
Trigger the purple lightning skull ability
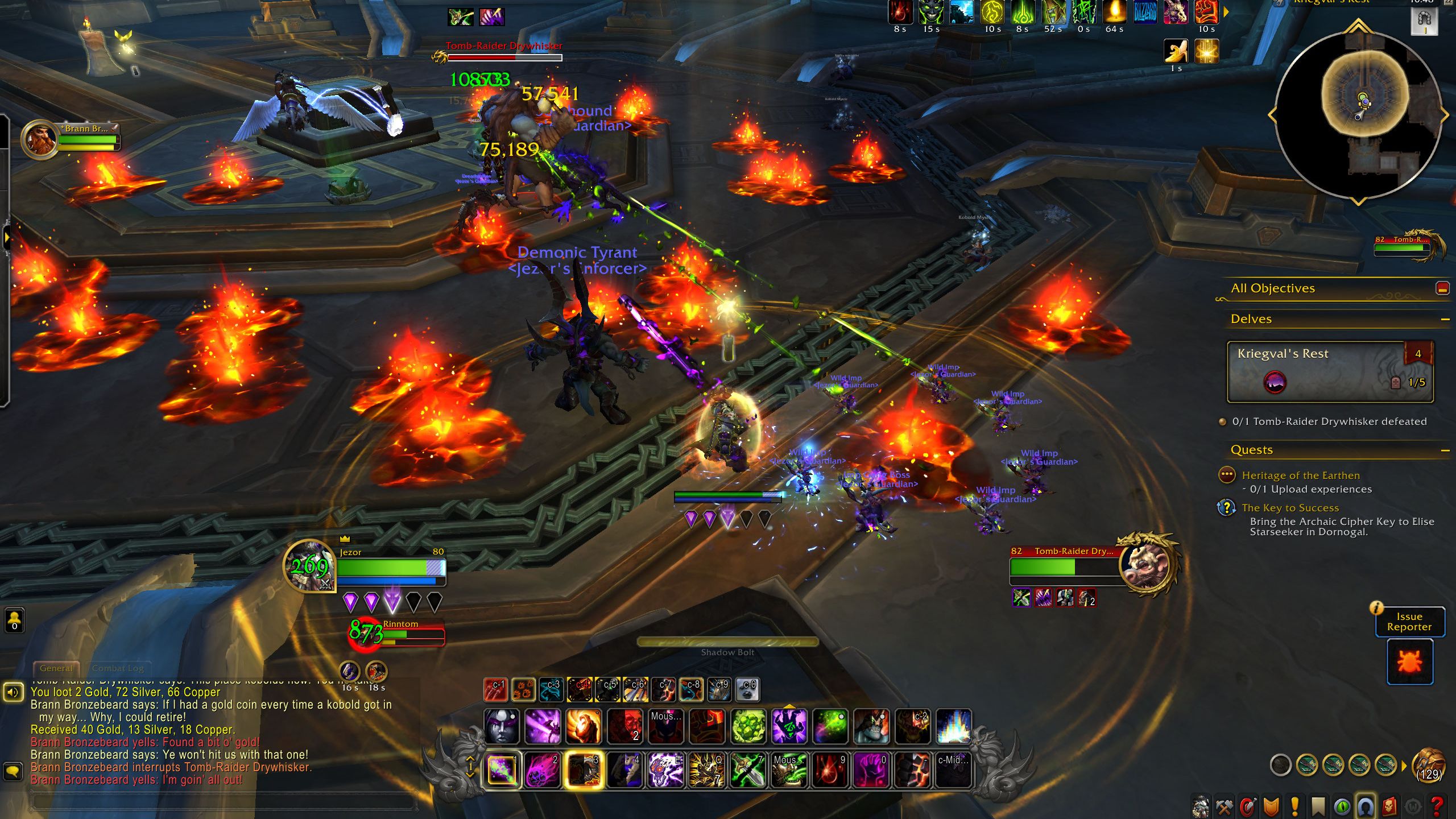pos(665,770)
